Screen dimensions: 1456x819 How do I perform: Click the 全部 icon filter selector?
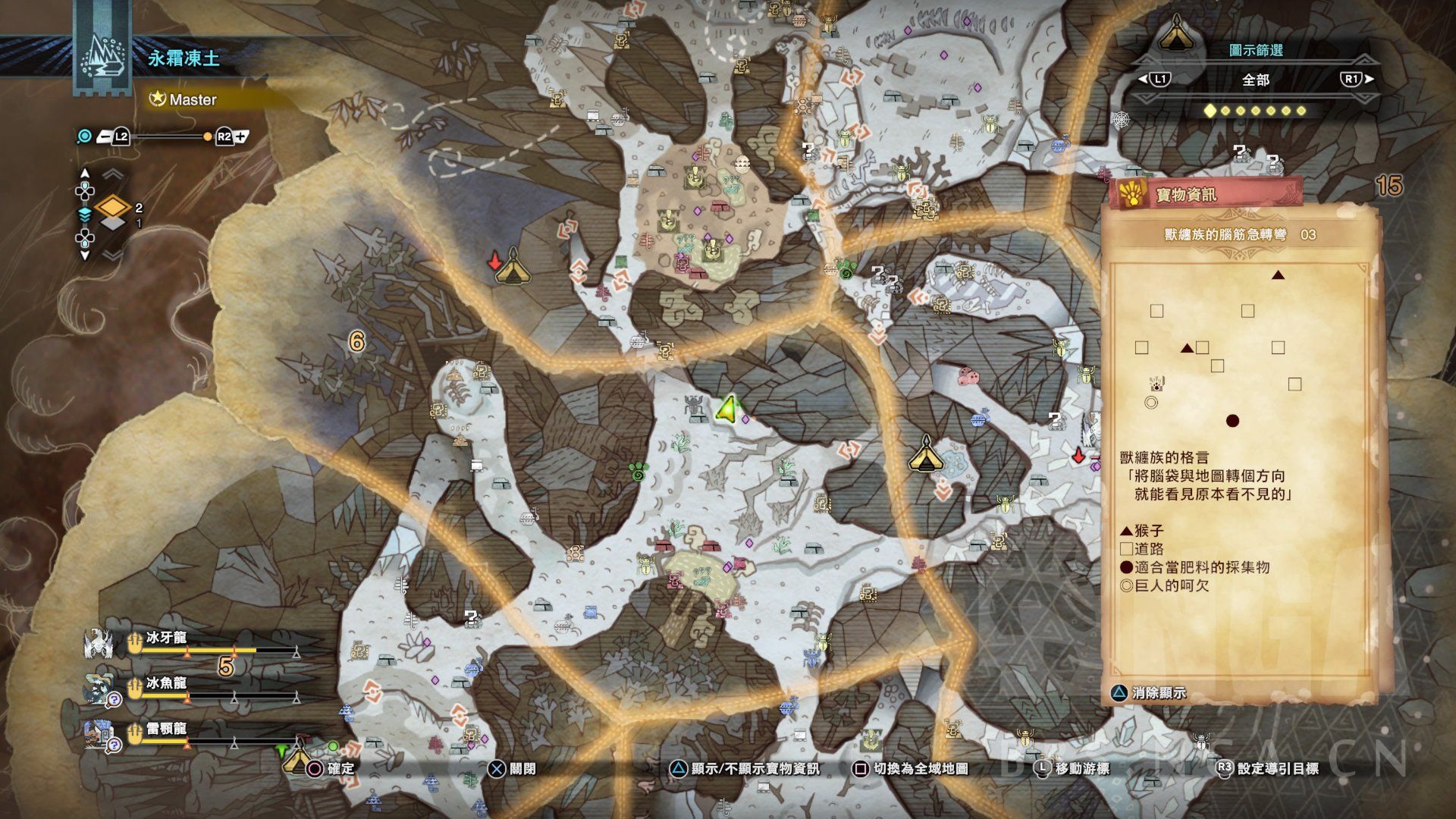(x=1255, y=80)
